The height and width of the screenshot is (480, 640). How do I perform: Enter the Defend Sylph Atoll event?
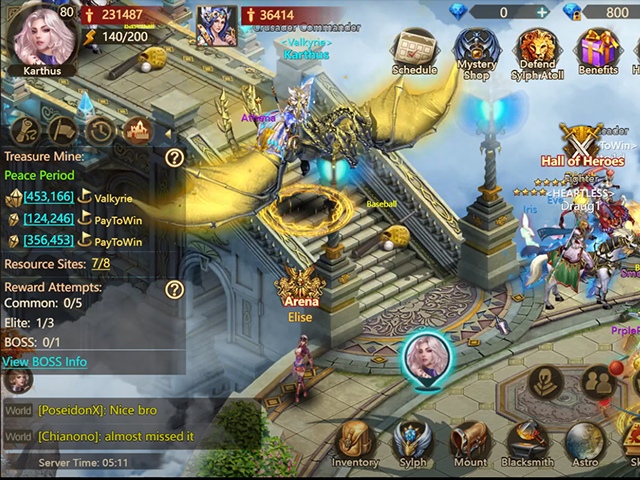[537, 50]
